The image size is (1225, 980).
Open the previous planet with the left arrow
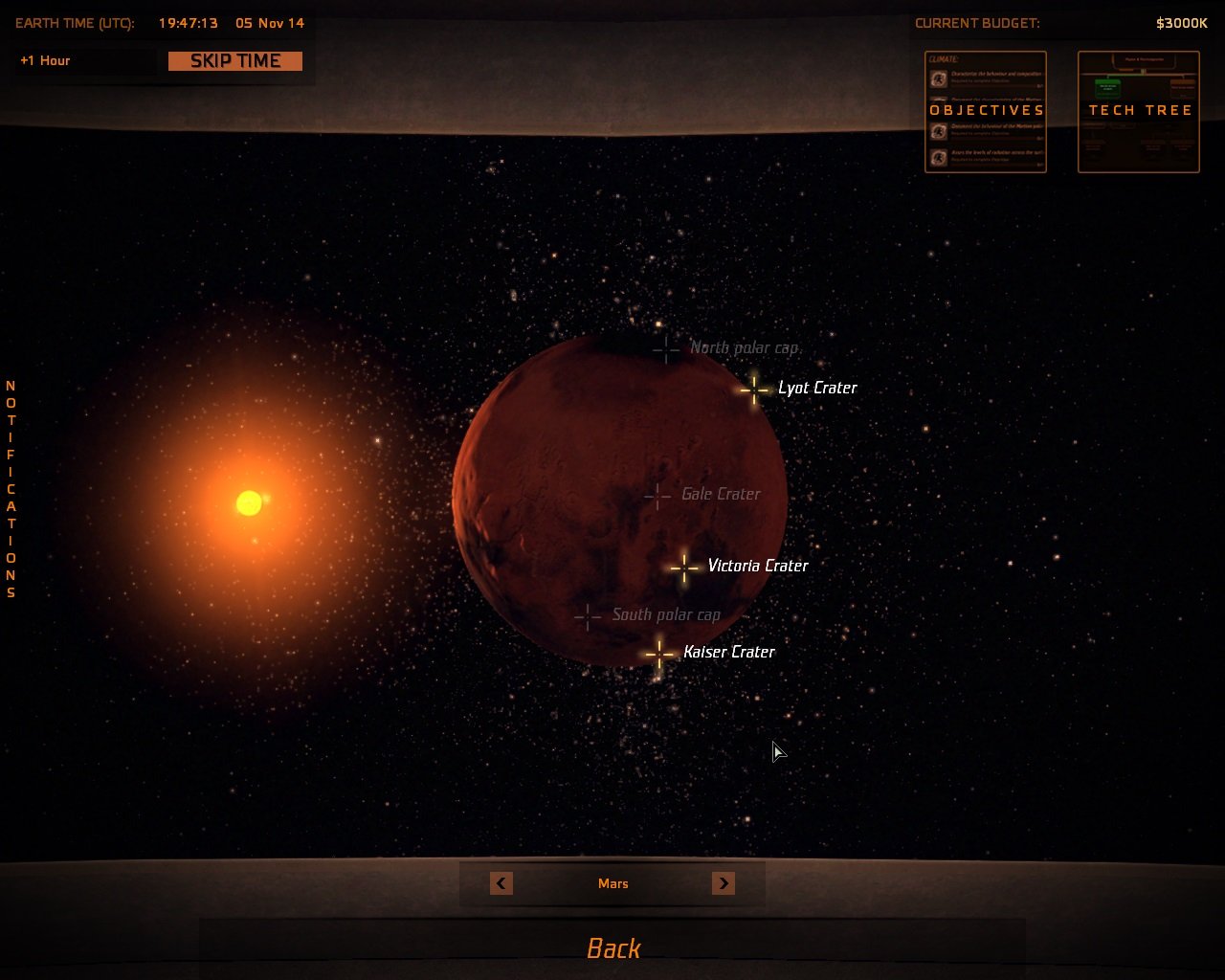501,882
